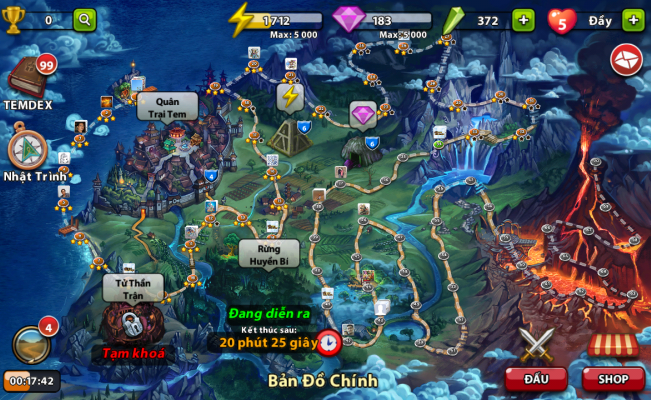Open the TEMDEX book
Screen dimensions: 651x400
coord(27,77)
